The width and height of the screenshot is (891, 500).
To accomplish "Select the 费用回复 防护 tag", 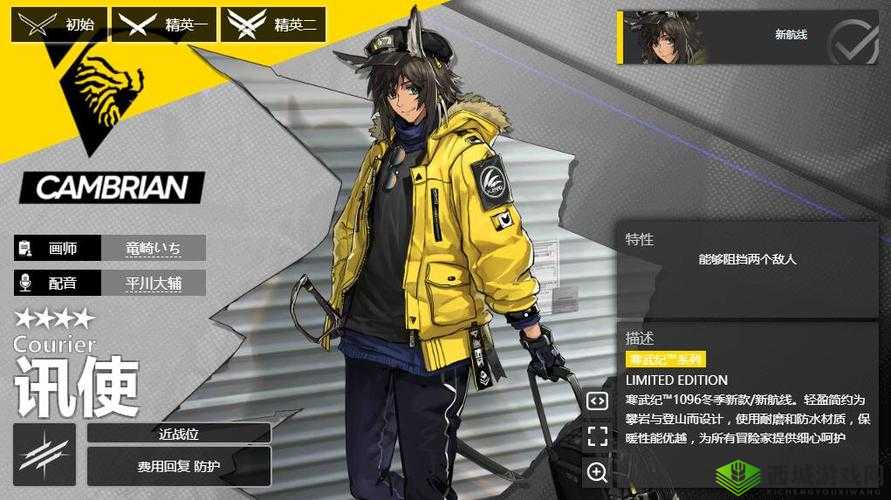I will [179, 466].
